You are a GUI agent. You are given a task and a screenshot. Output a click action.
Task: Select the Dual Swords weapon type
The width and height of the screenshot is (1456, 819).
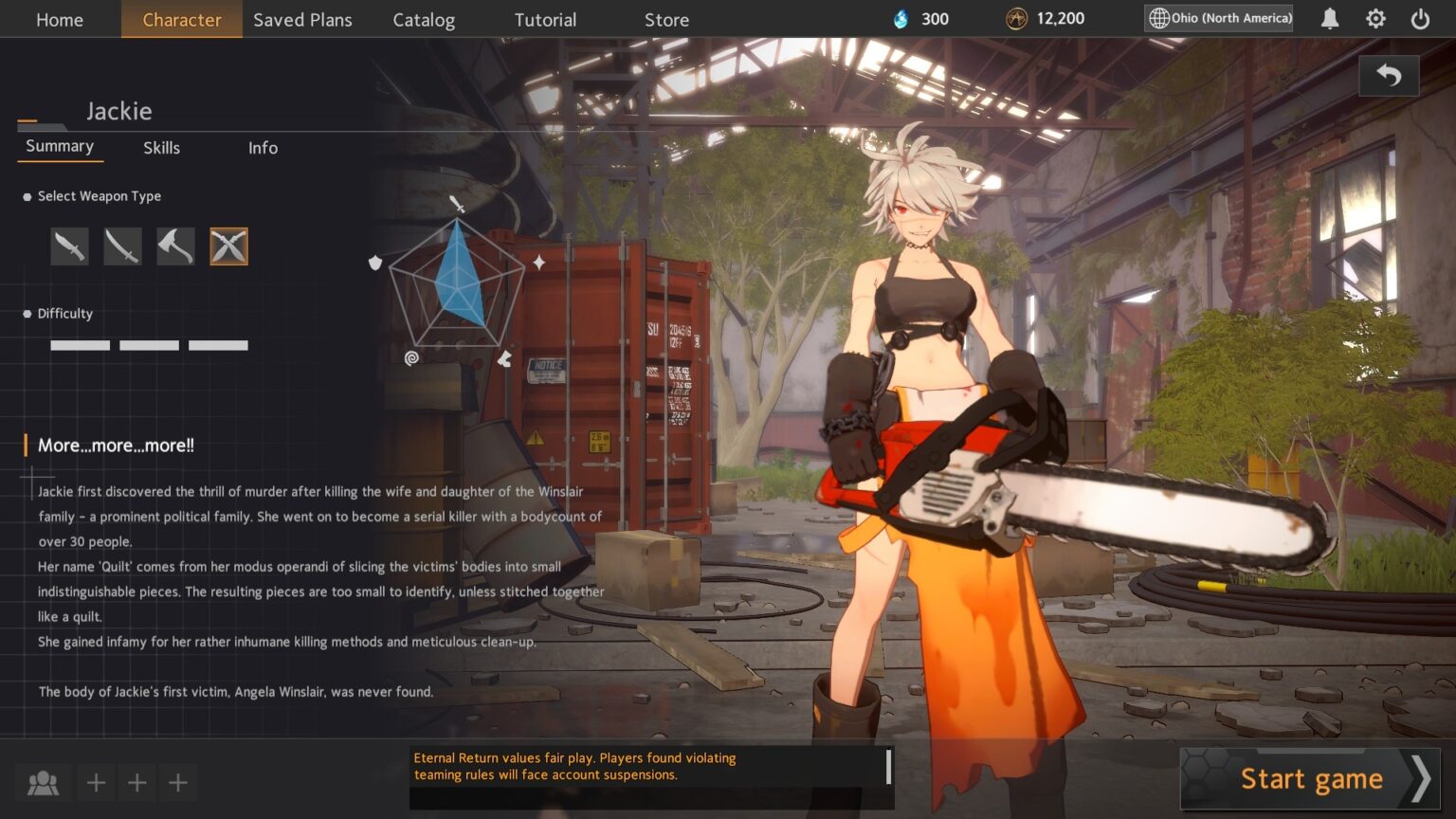228,246
